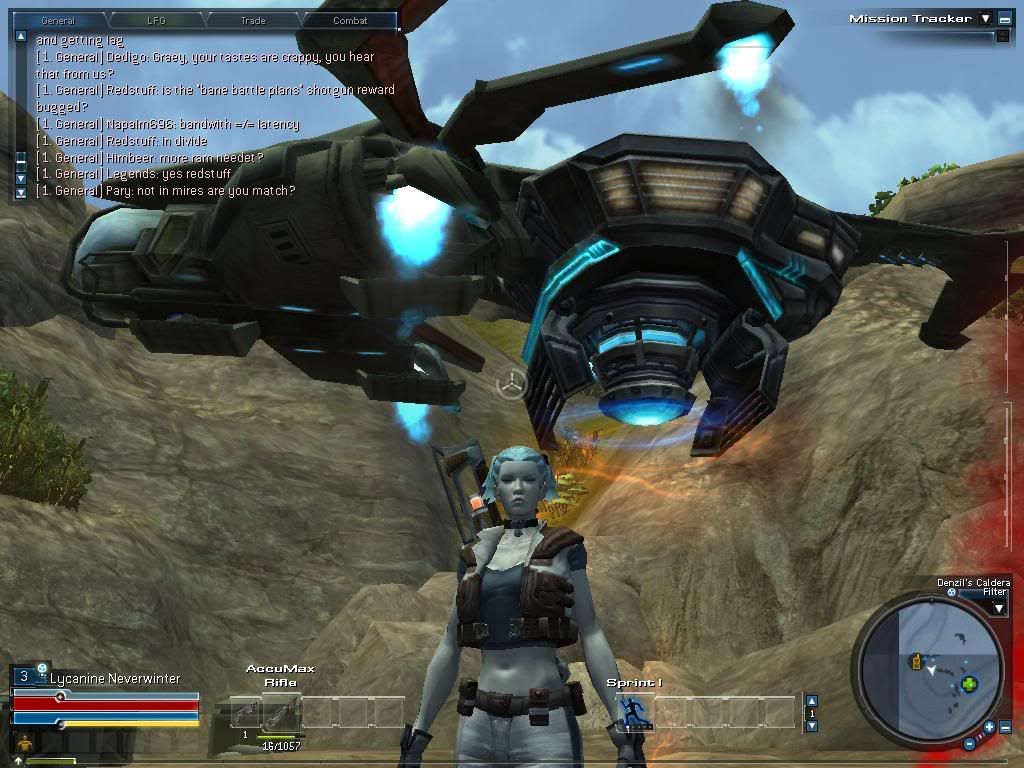Jump to the bottom of chat
Viewport: 1024px width, 768px height.
click(21, 191)
